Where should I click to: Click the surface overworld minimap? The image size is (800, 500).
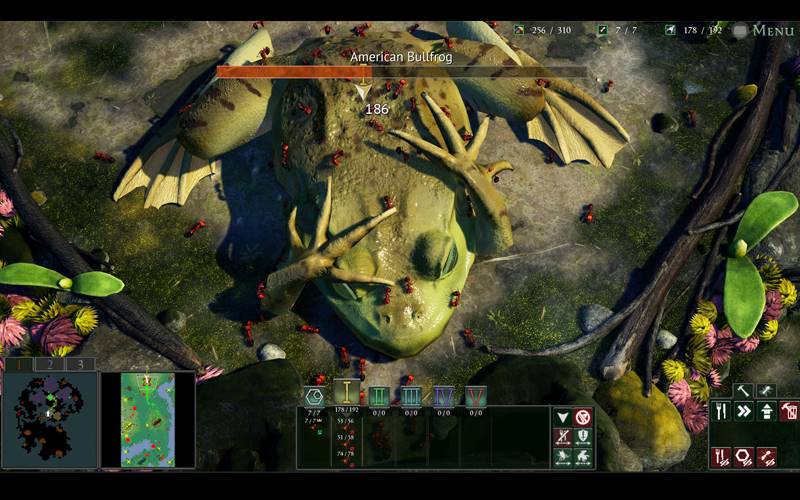147,419
